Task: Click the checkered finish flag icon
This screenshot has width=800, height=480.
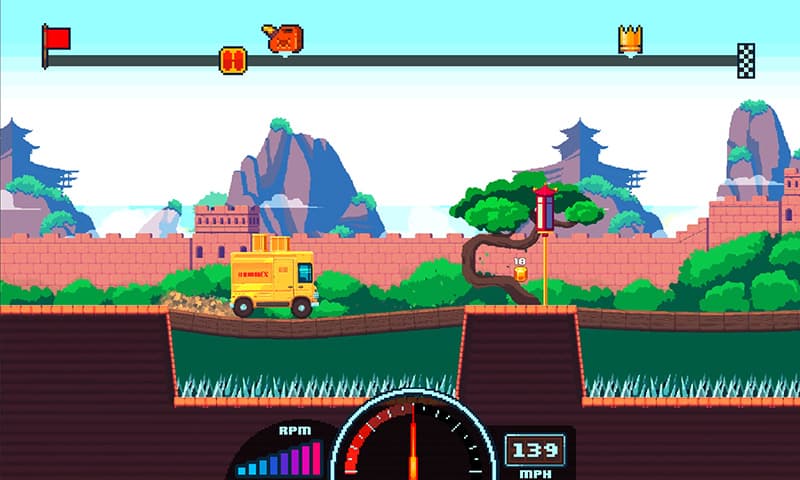Action: click(746, 59)
